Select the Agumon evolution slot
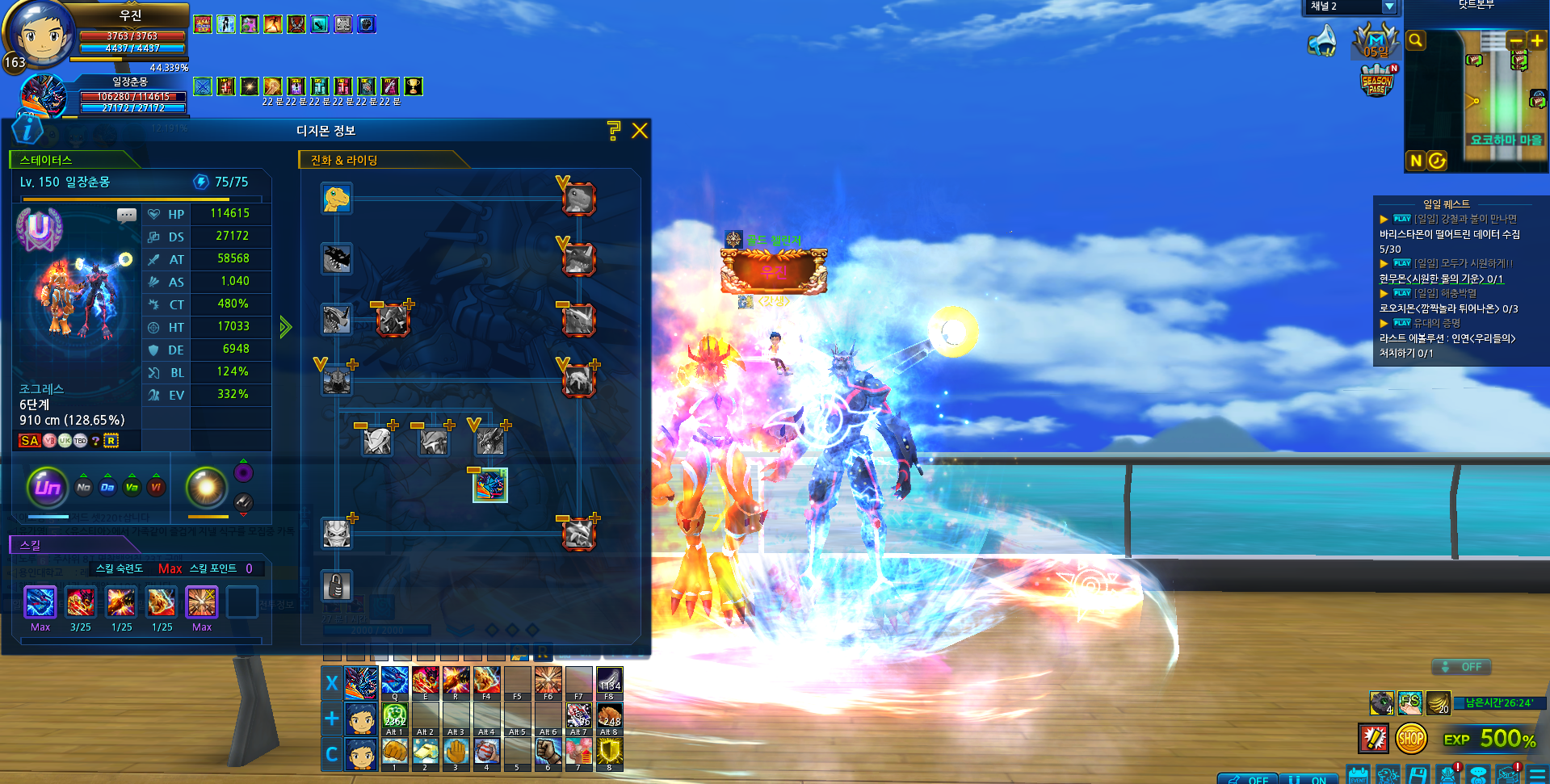 click(x=336, y=198)
